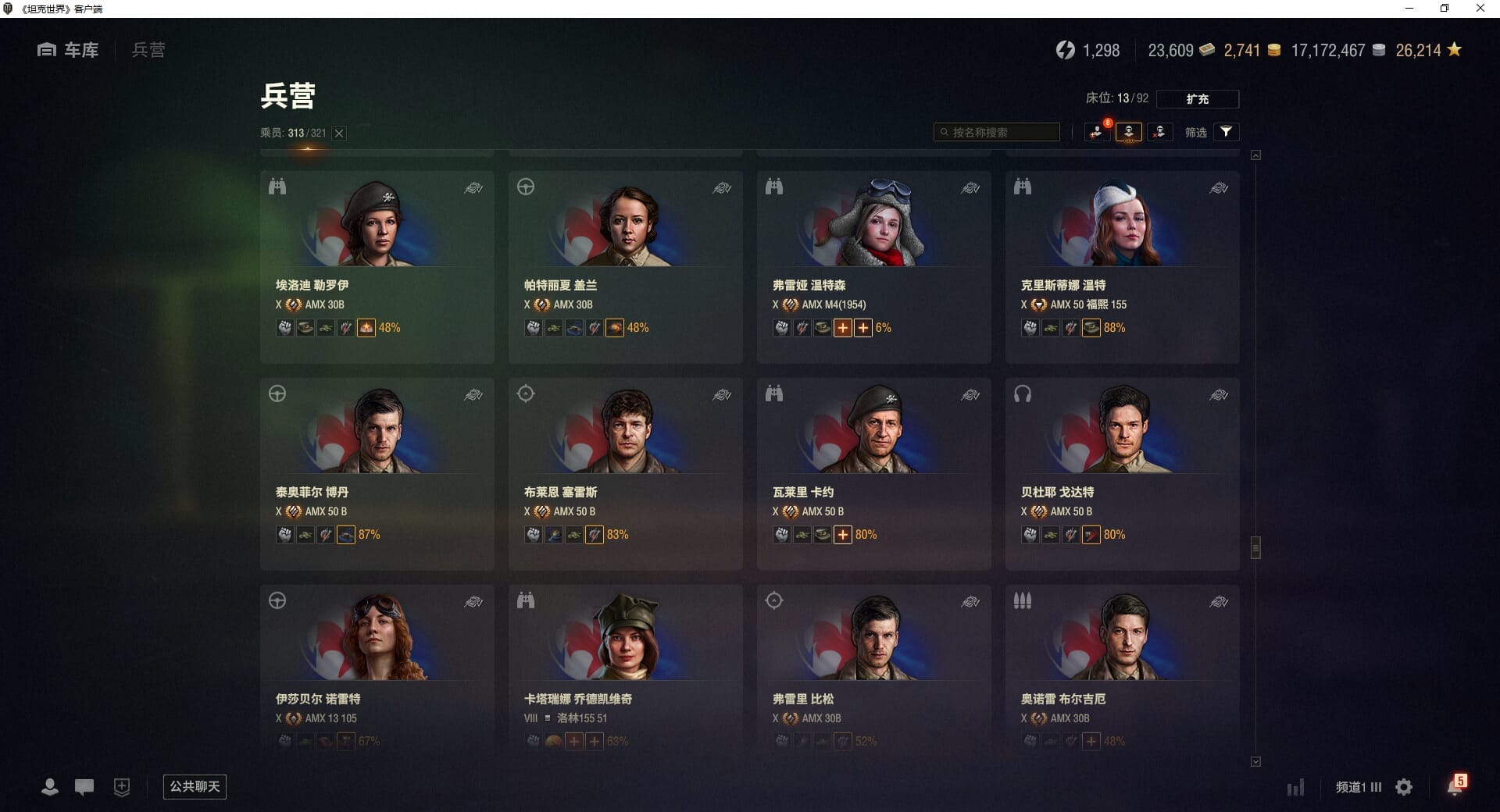Close the game client window
Screen dimensions: 1500x812
tap(1480, 9)
